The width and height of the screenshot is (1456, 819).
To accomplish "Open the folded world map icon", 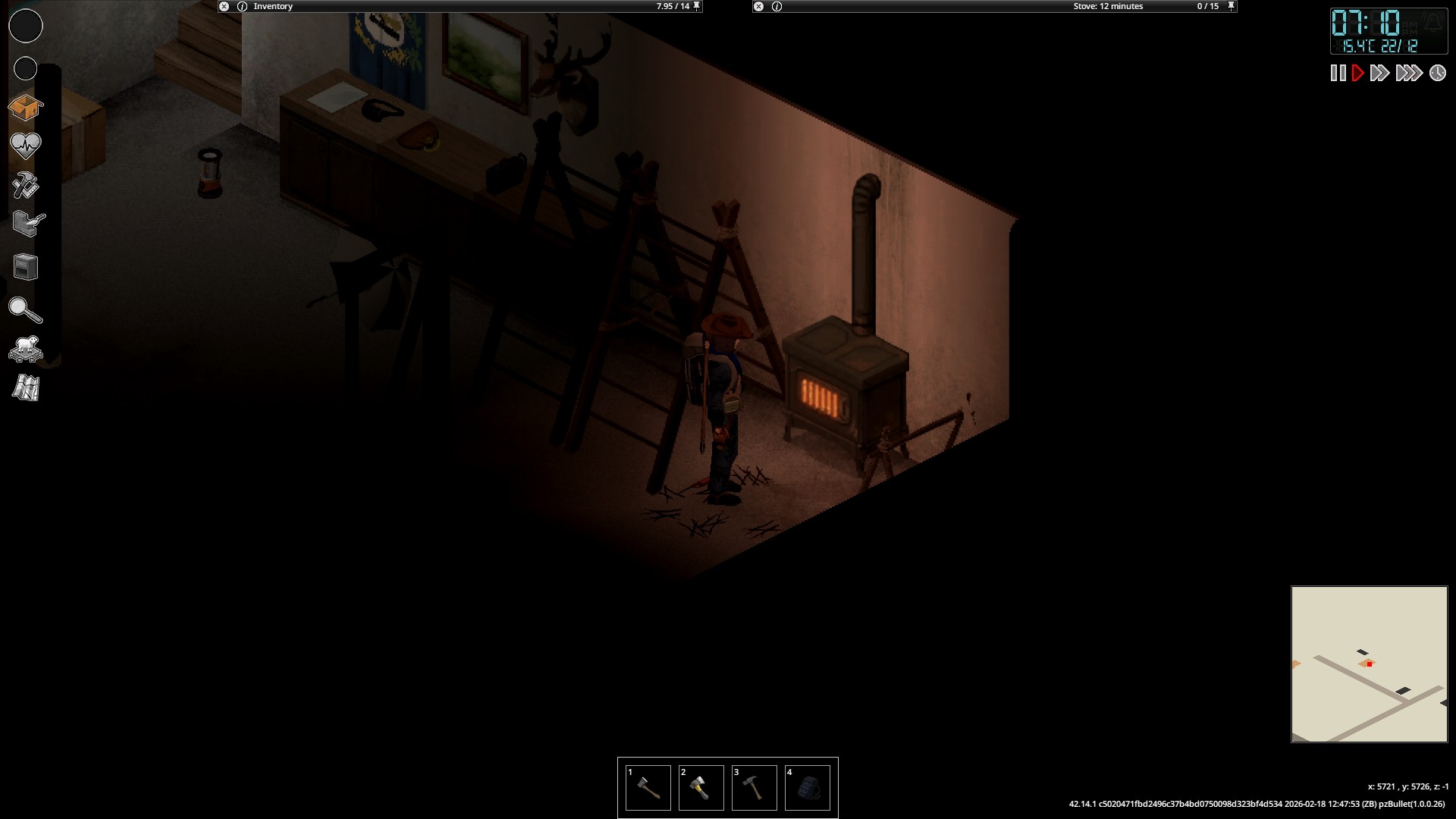I will click(26, 388).
